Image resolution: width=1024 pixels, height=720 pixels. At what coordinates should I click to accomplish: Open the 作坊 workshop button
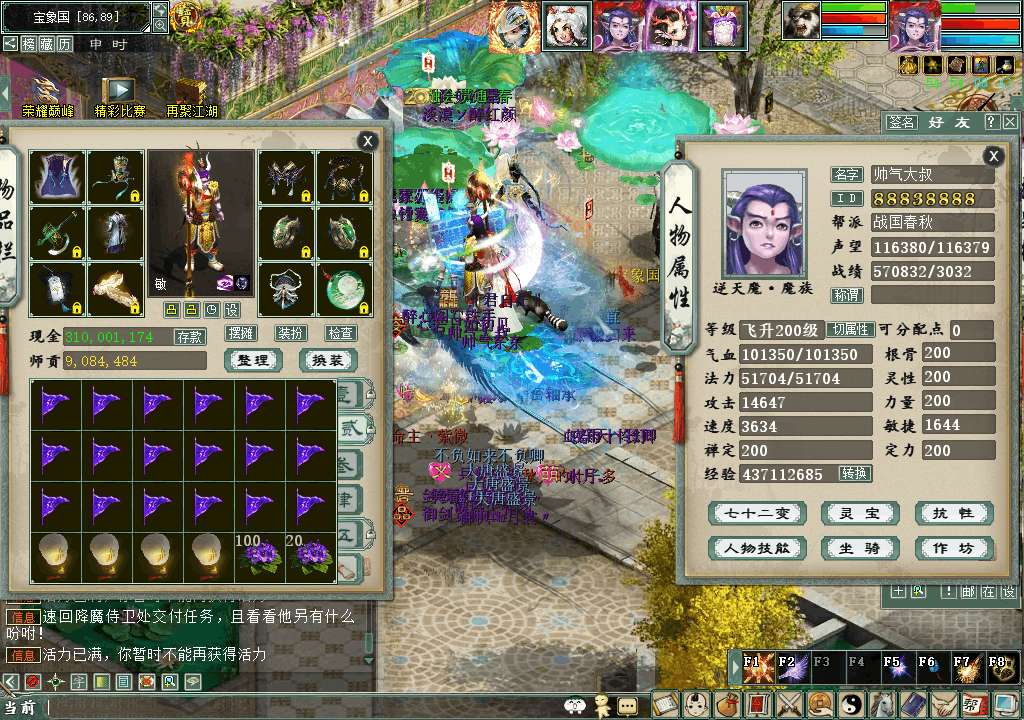click(954, 548)
